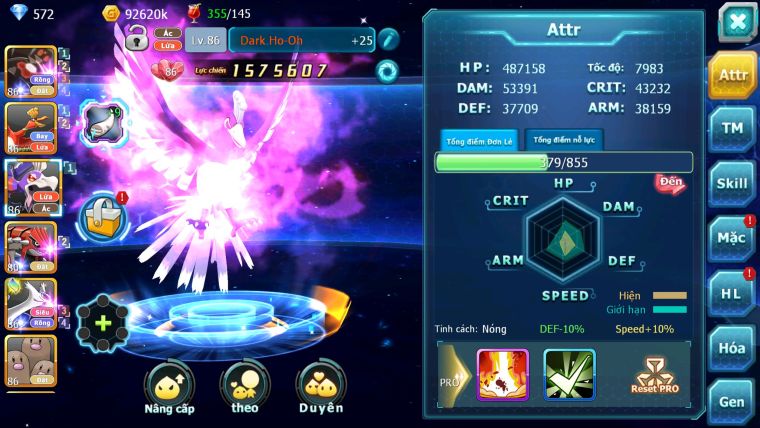Click the theo follow button
The height and width of the screenshot is (428, 760).
[245, 388]
